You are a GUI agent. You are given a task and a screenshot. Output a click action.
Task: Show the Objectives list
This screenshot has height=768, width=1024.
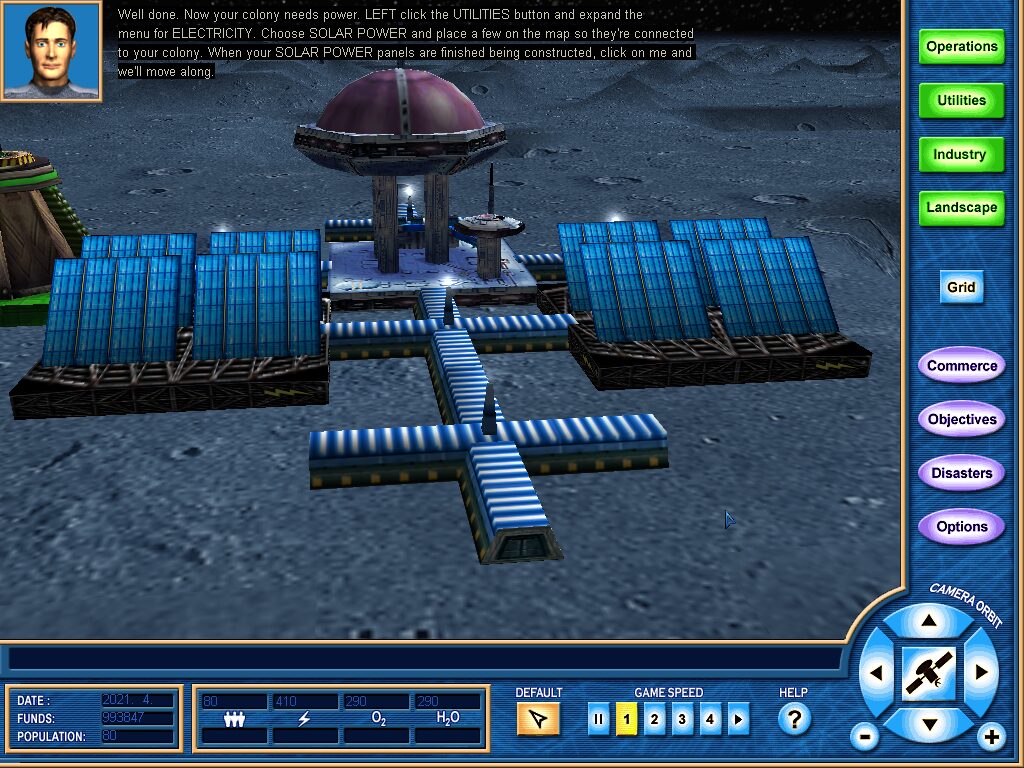click(x=961, y=420)
